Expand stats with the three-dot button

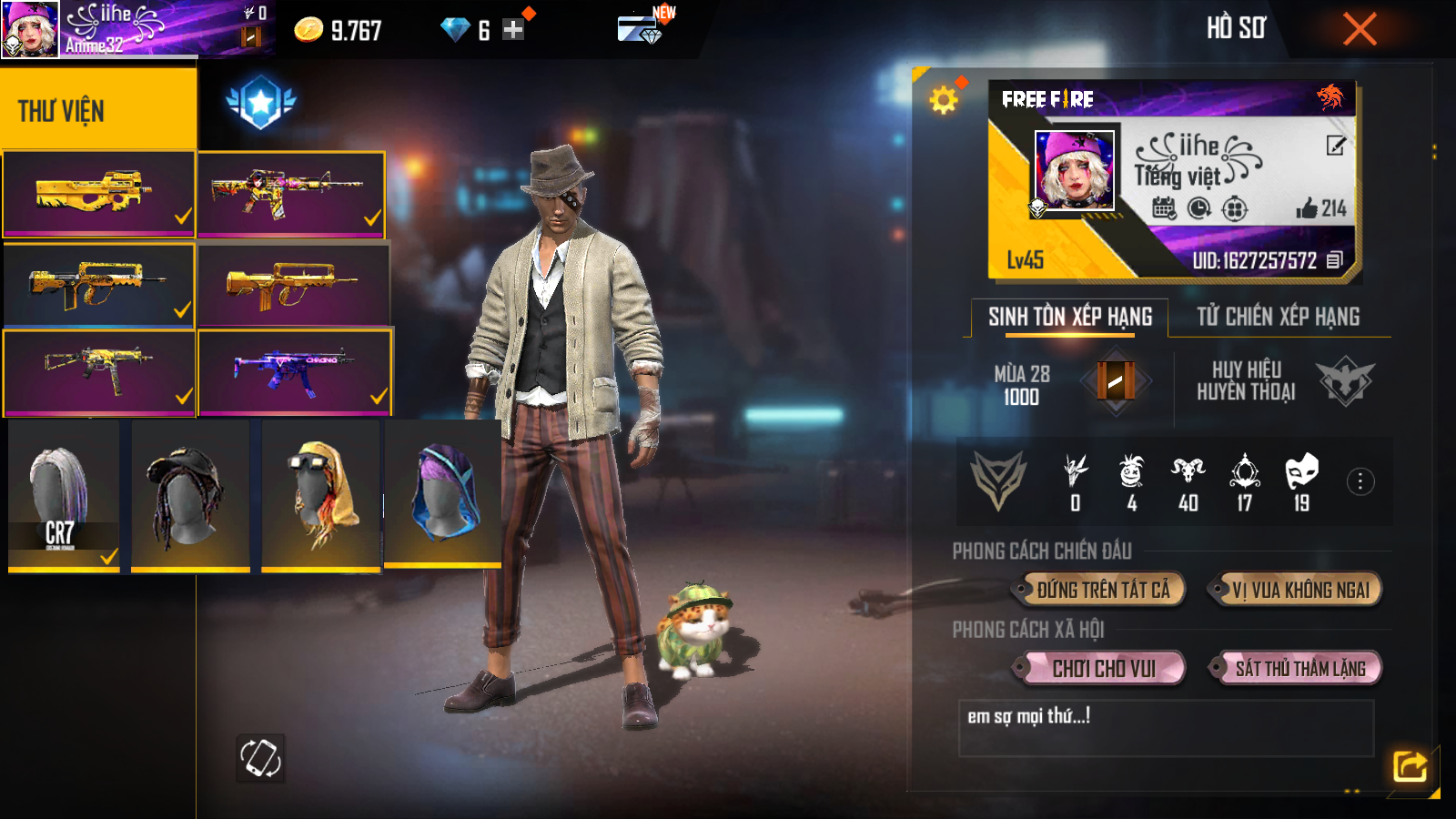click(x=1360, y=481)
